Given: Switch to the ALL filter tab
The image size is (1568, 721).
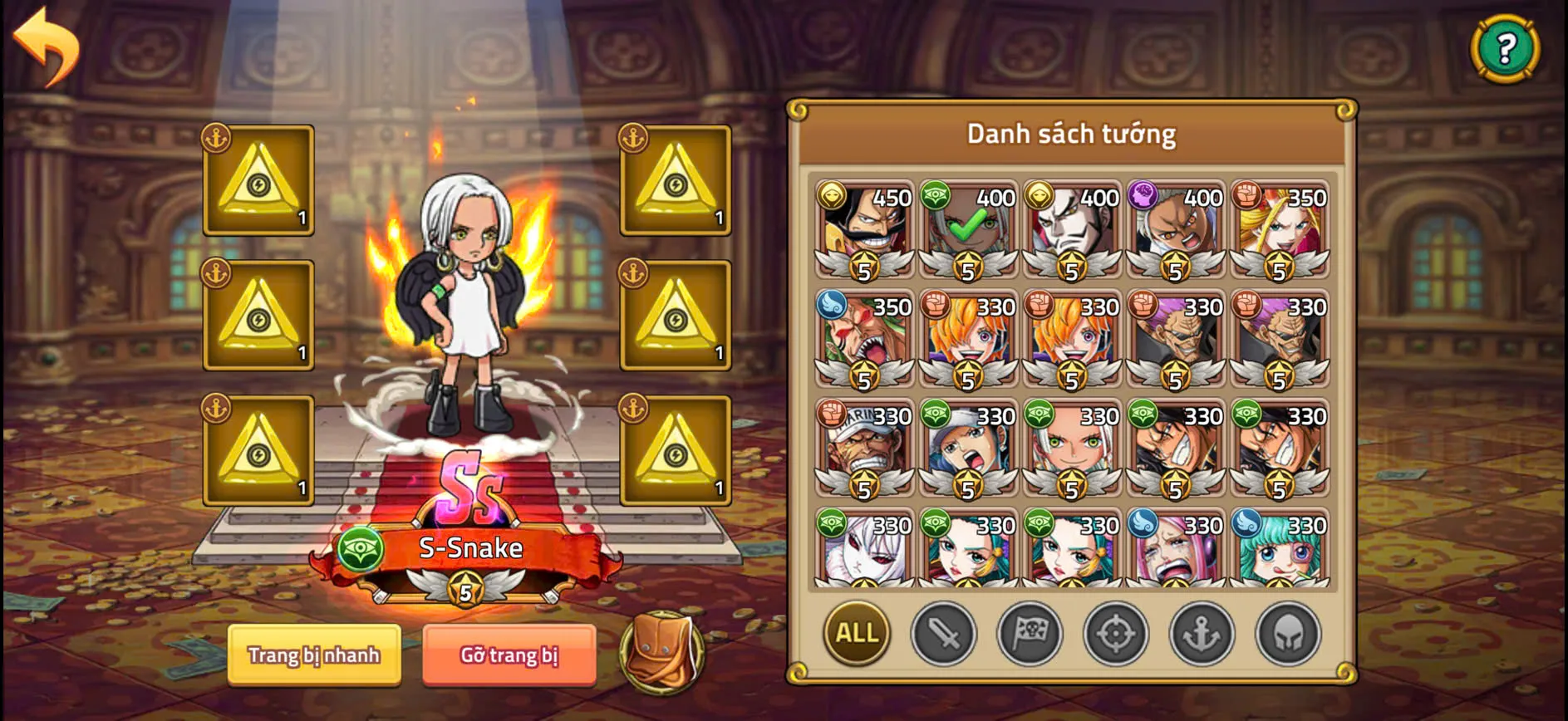Looking at the screenshot, I should click(854, 634).
